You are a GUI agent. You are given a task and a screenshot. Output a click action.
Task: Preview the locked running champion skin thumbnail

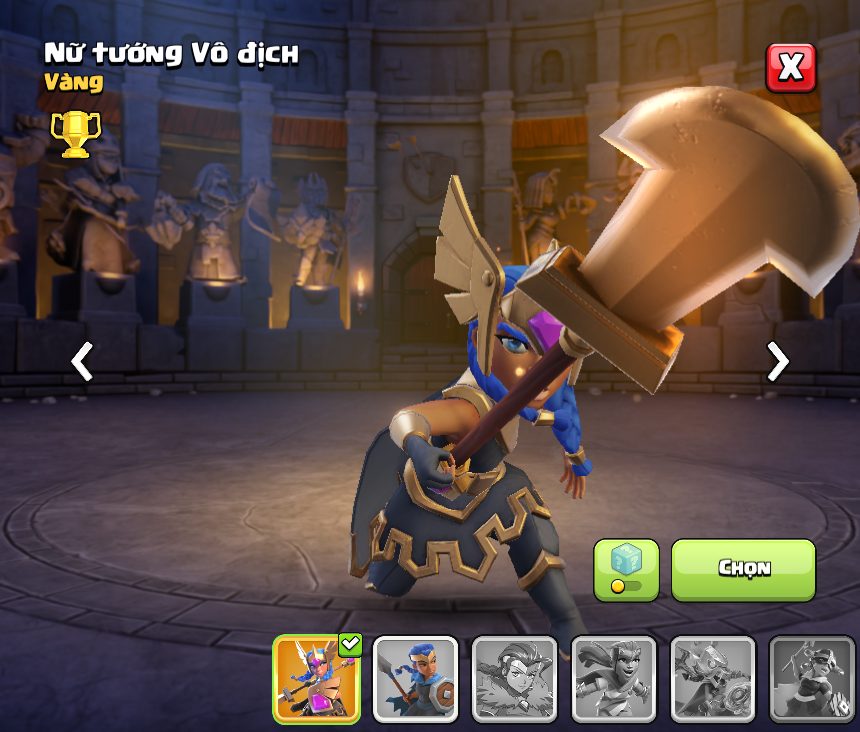613,679
